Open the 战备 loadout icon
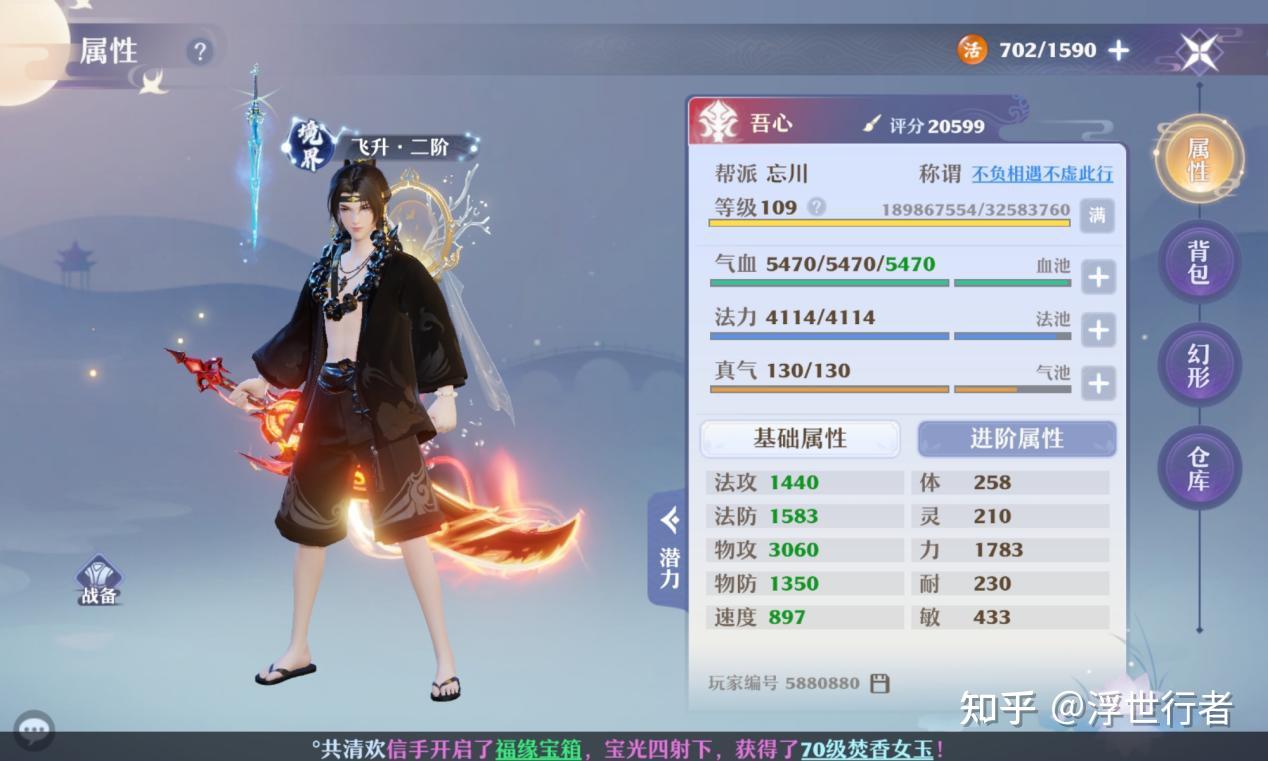The height and width of the screenshot is (761, 1268). tap(99, 581)
